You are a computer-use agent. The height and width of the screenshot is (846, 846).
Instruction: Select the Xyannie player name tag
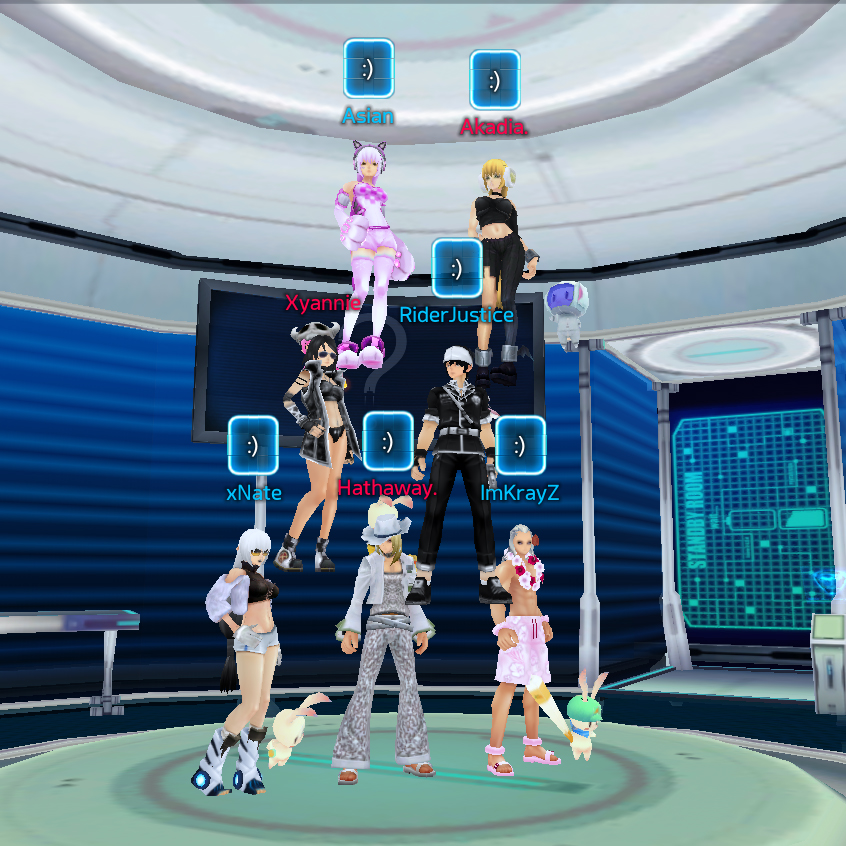click(322, 302)
